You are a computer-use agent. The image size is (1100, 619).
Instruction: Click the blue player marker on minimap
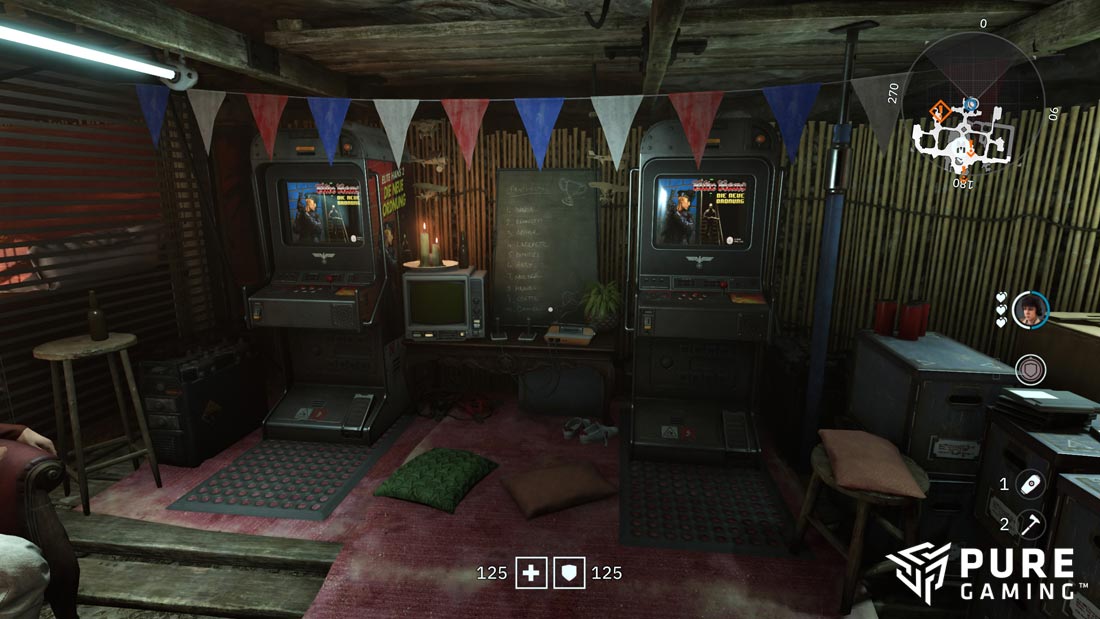click(970, 103)
